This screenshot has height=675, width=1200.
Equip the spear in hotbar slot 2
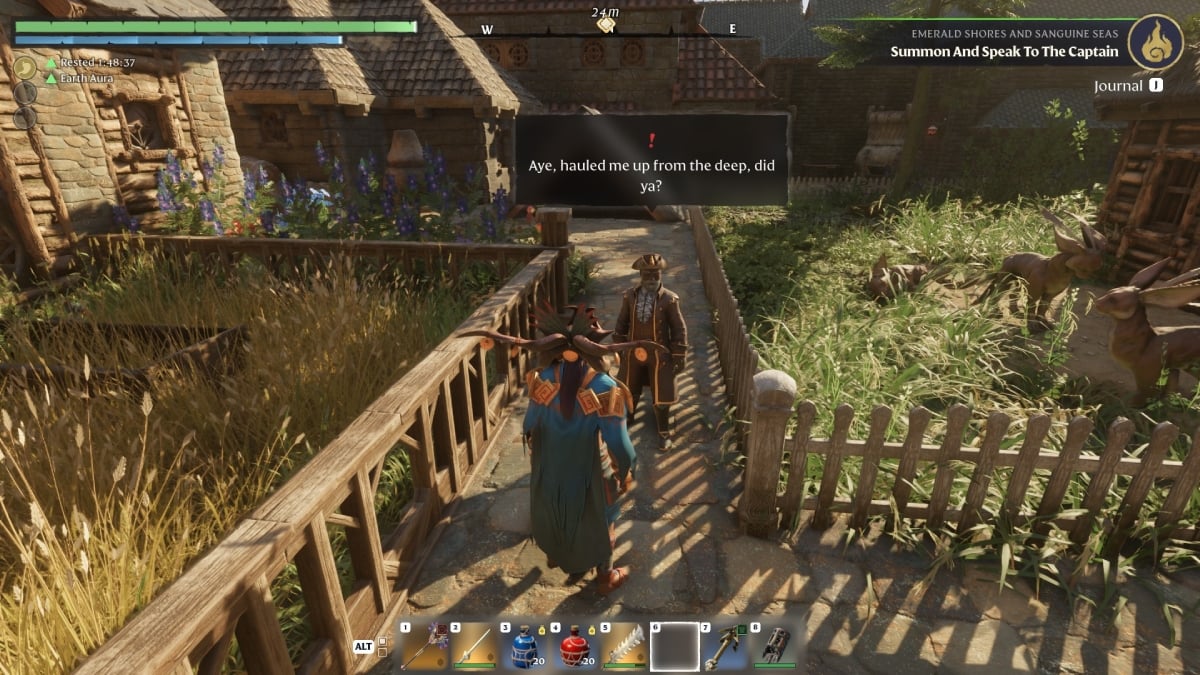pos(474,646)
